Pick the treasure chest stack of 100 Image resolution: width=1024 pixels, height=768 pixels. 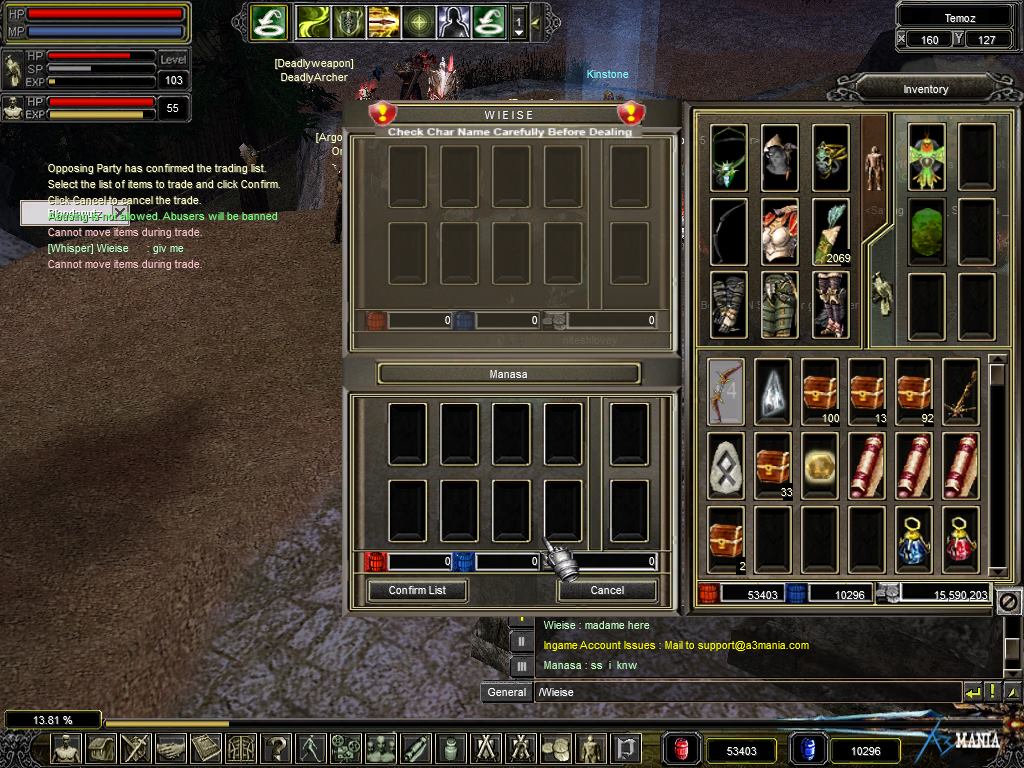pos(820,391)
